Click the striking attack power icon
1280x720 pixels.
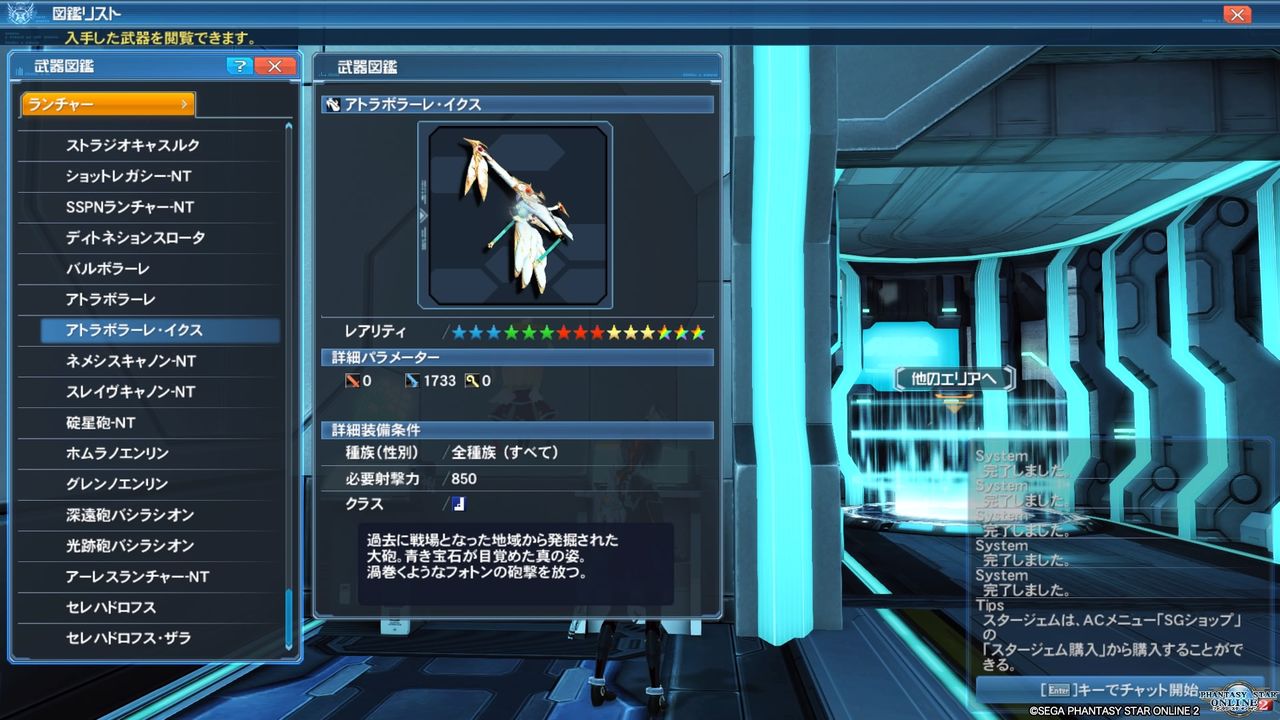(352, 380)
